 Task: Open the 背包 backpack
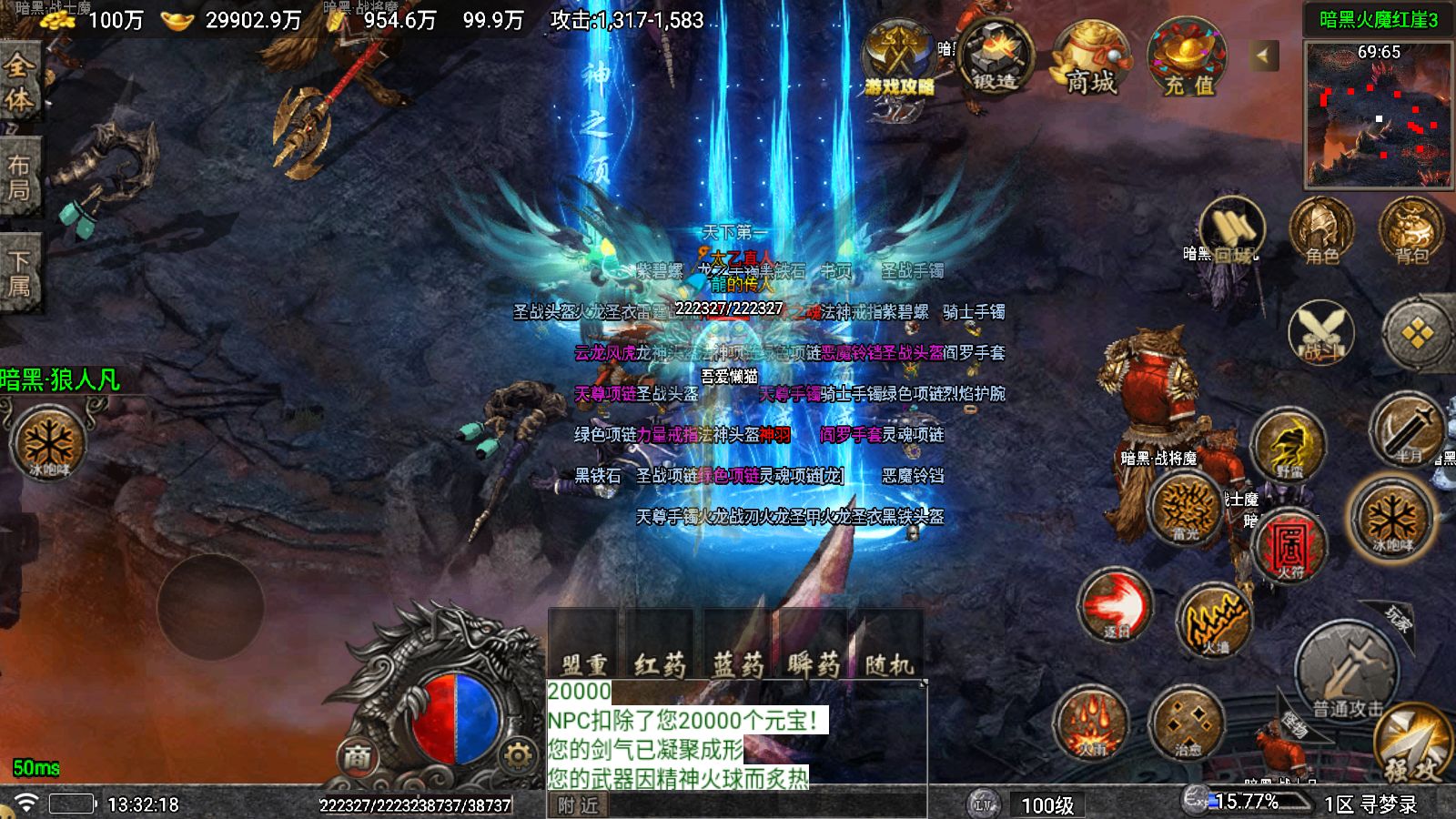1411,232
